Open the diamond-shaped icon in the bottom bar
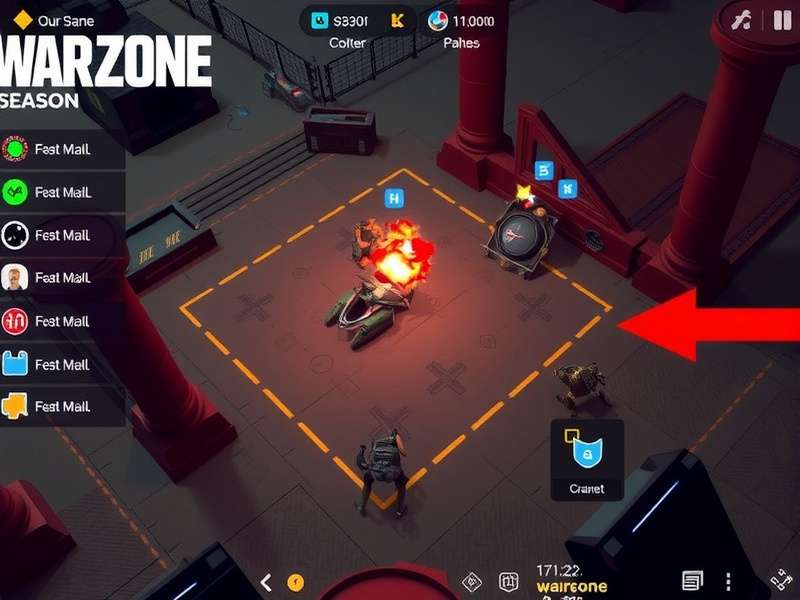 pyautogui.click(x=474, y=582)
